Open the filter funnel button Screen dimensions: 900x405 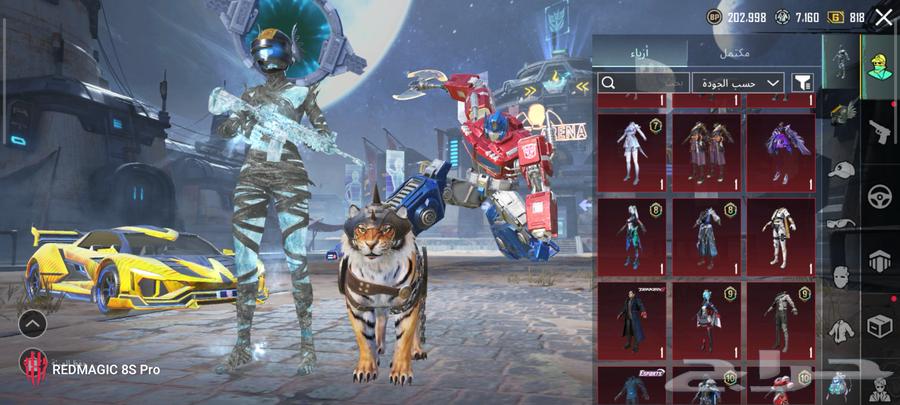click(802, 83)
